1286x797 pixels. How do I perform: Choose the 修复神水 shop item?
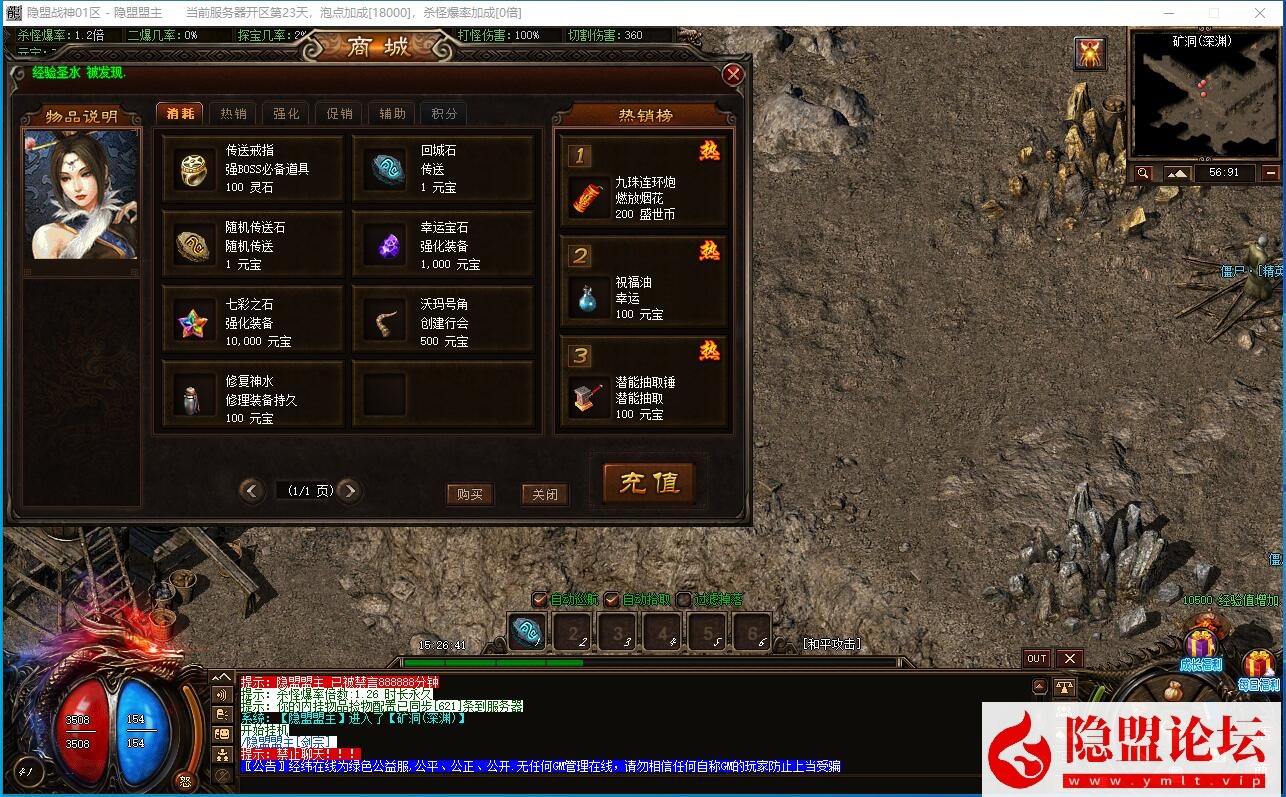tap(253, 399)
